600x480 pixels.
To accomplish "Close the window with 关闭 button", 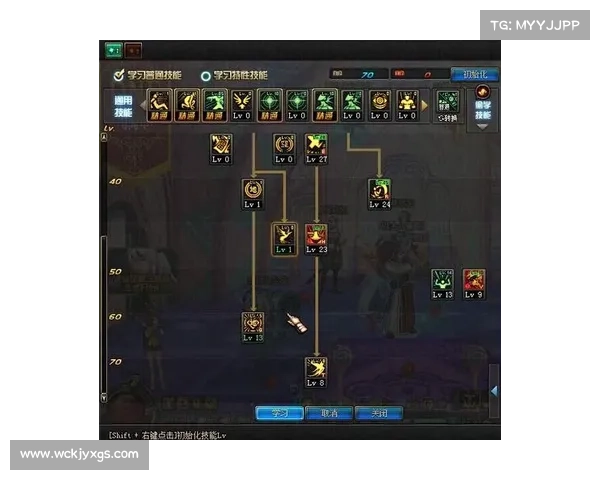I will [379, 413].
